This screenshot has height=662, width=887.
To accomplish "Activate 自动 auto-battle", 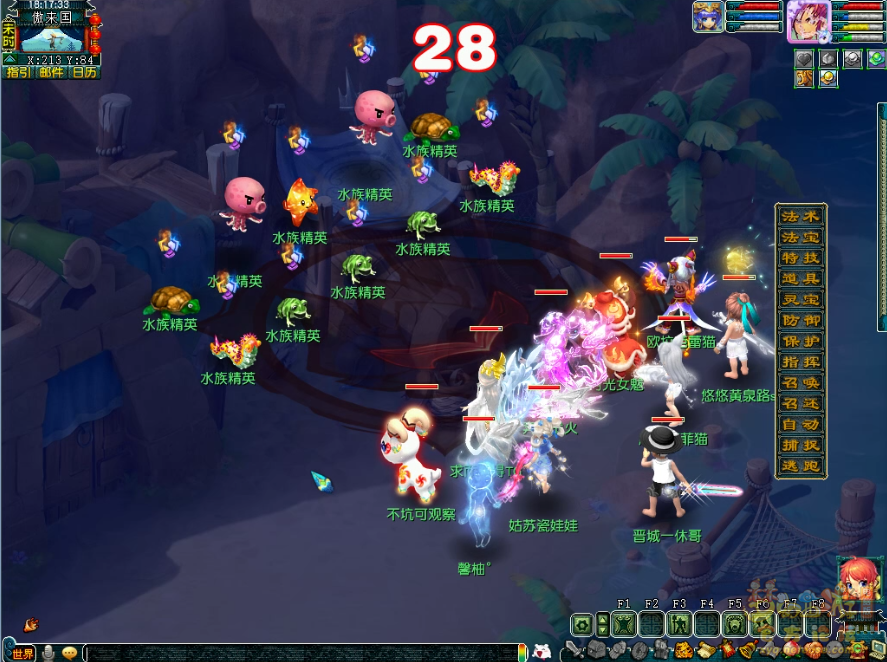I will (x=801, y=425).
